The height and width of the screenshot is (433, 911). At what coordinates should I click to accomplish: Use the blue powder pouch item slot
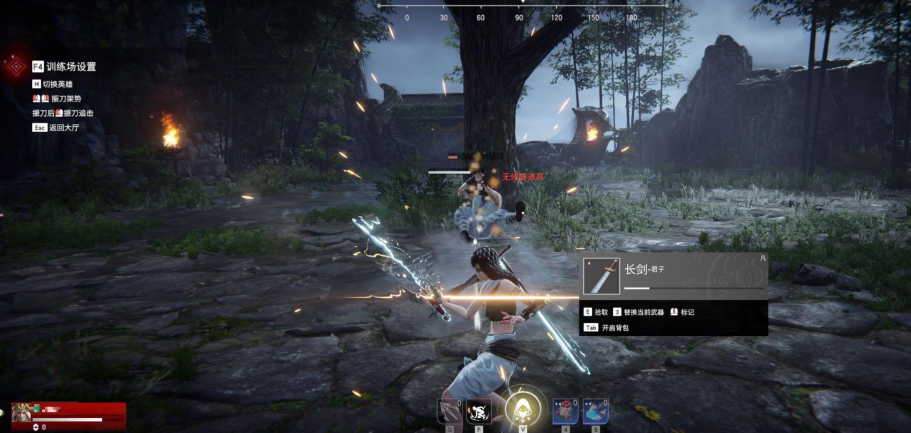click(x=596, y=411)
